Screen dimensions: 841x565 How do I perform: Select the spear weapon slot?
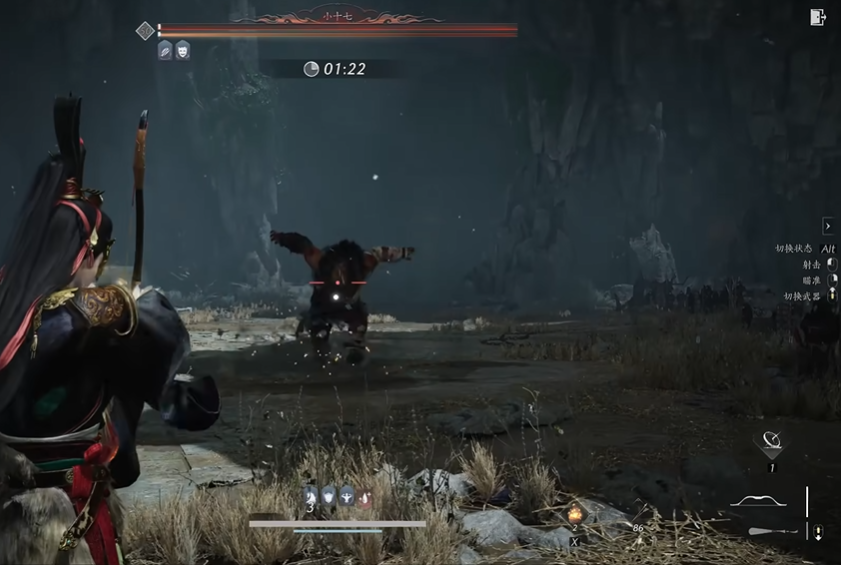click(x=772, y=531)
